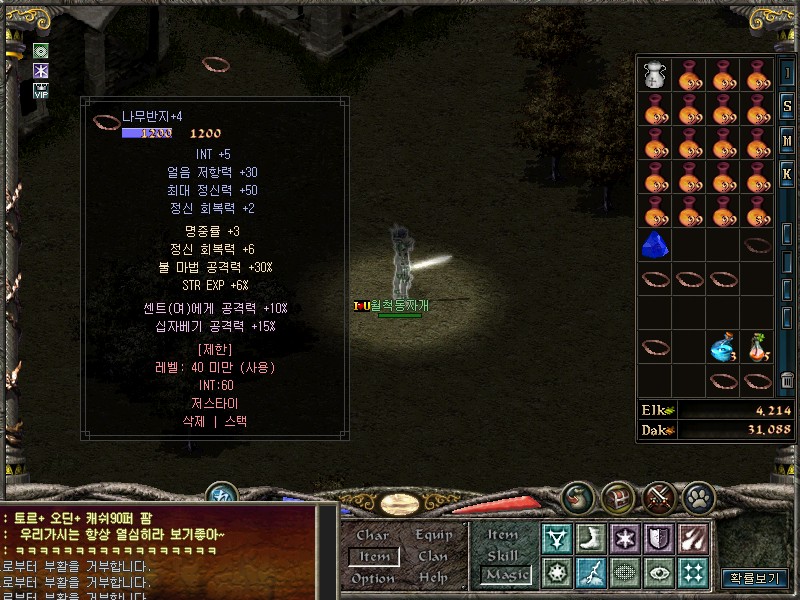Screen dimensions: 800x600
Task: Select the silver urn inventory item
Action: click(x=655, y=74)
